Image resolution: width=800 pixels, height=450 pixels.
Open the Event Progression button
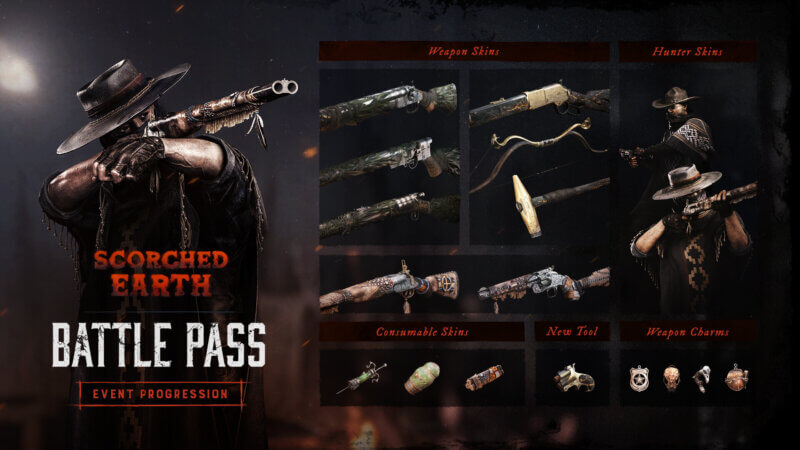(160, 394)
